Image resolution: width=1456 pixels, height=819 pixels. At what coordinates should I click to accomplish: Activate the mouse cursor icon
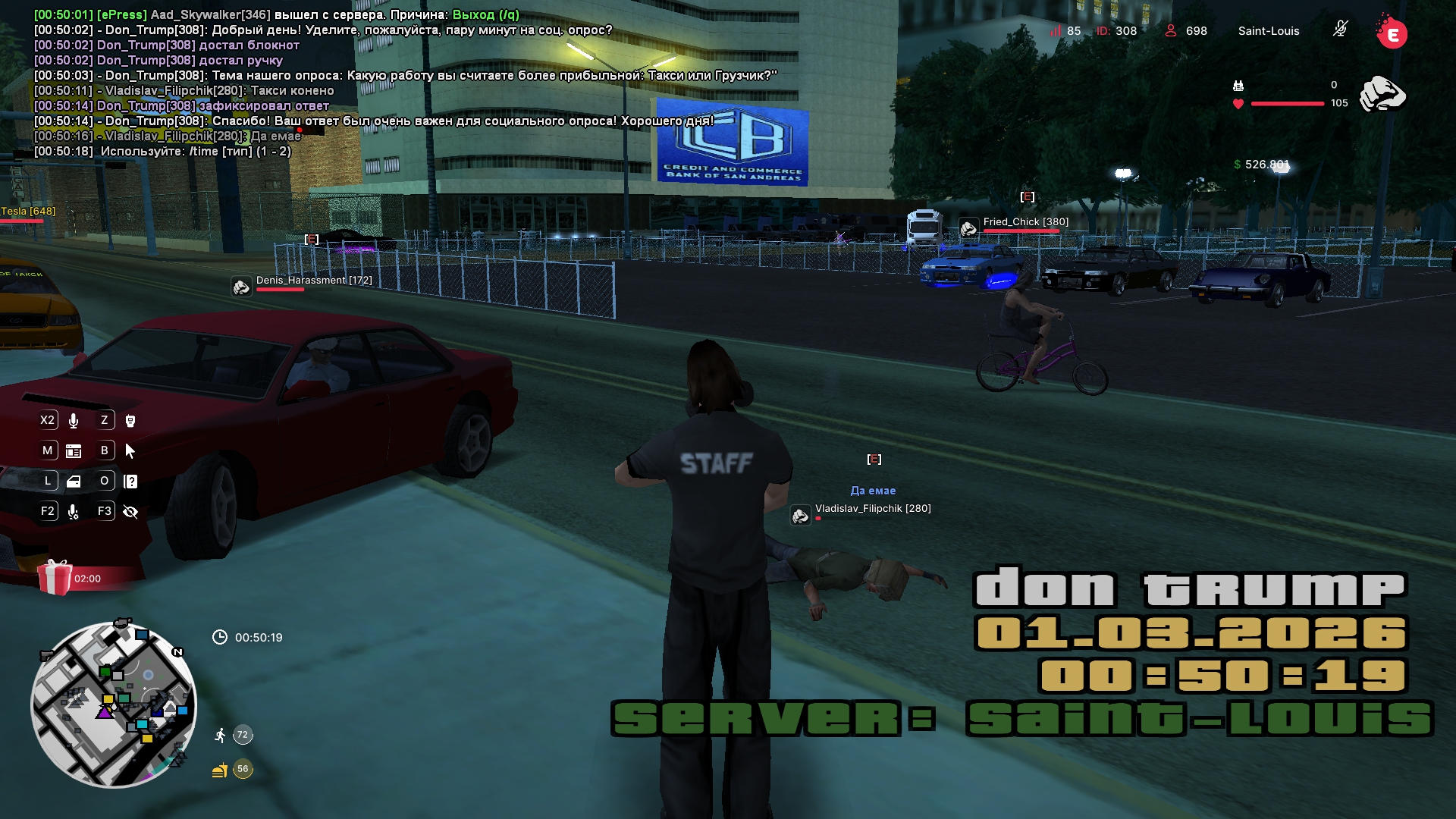130,451
